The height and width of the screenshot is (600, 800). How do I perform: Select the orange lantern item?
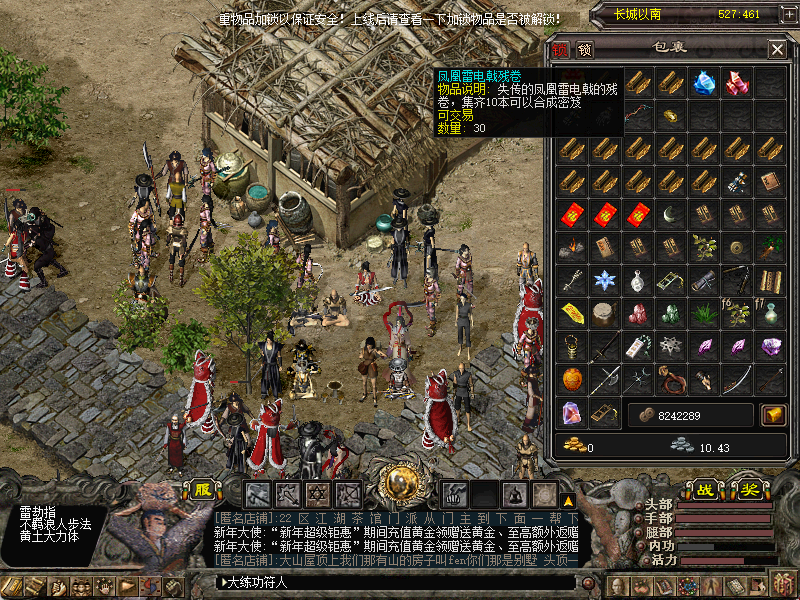pyautogui.click(x=572, y=379)
